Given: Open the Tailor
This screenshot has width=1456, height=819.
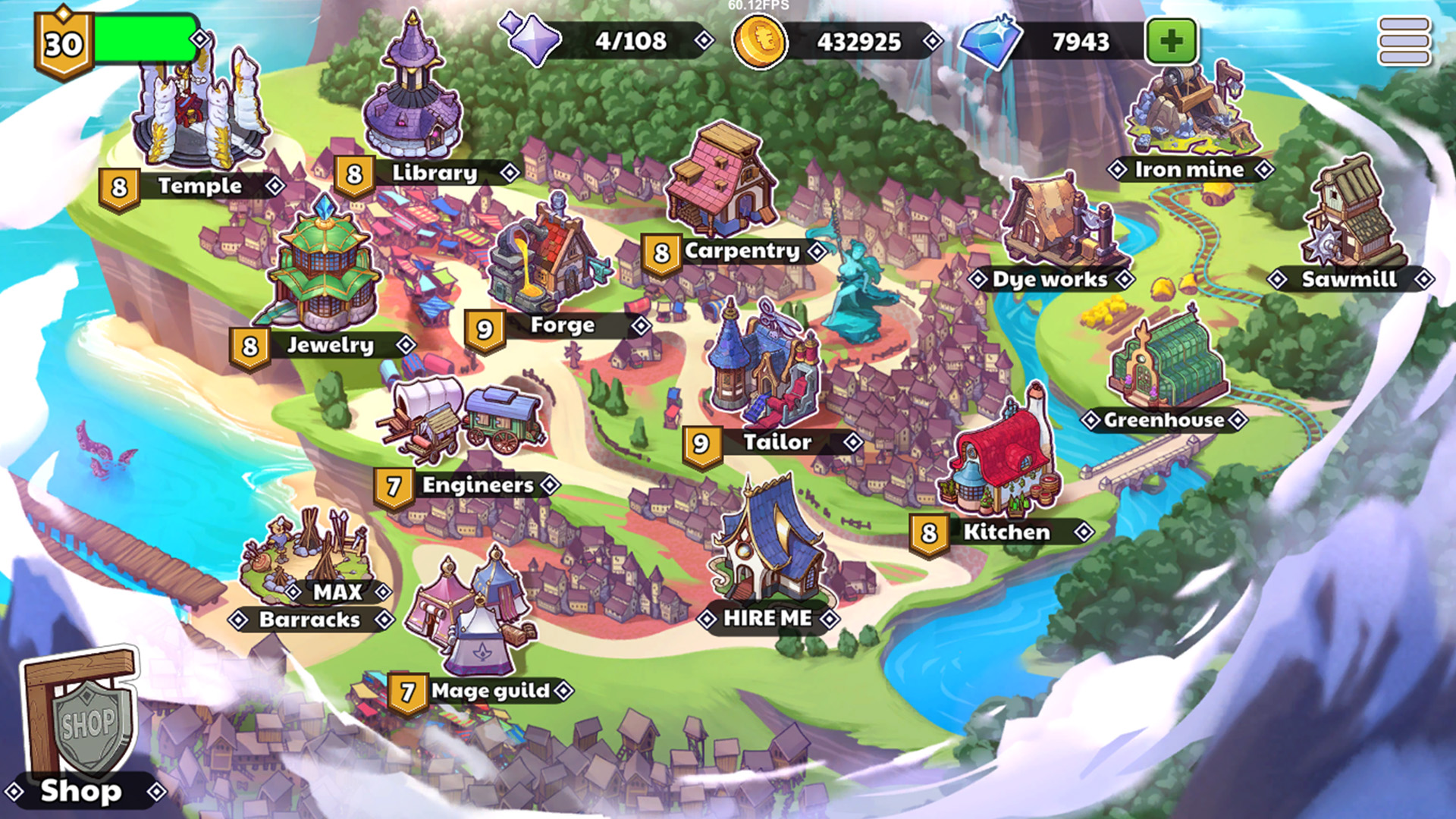Looking at the screenshot, I should (777, 442).
